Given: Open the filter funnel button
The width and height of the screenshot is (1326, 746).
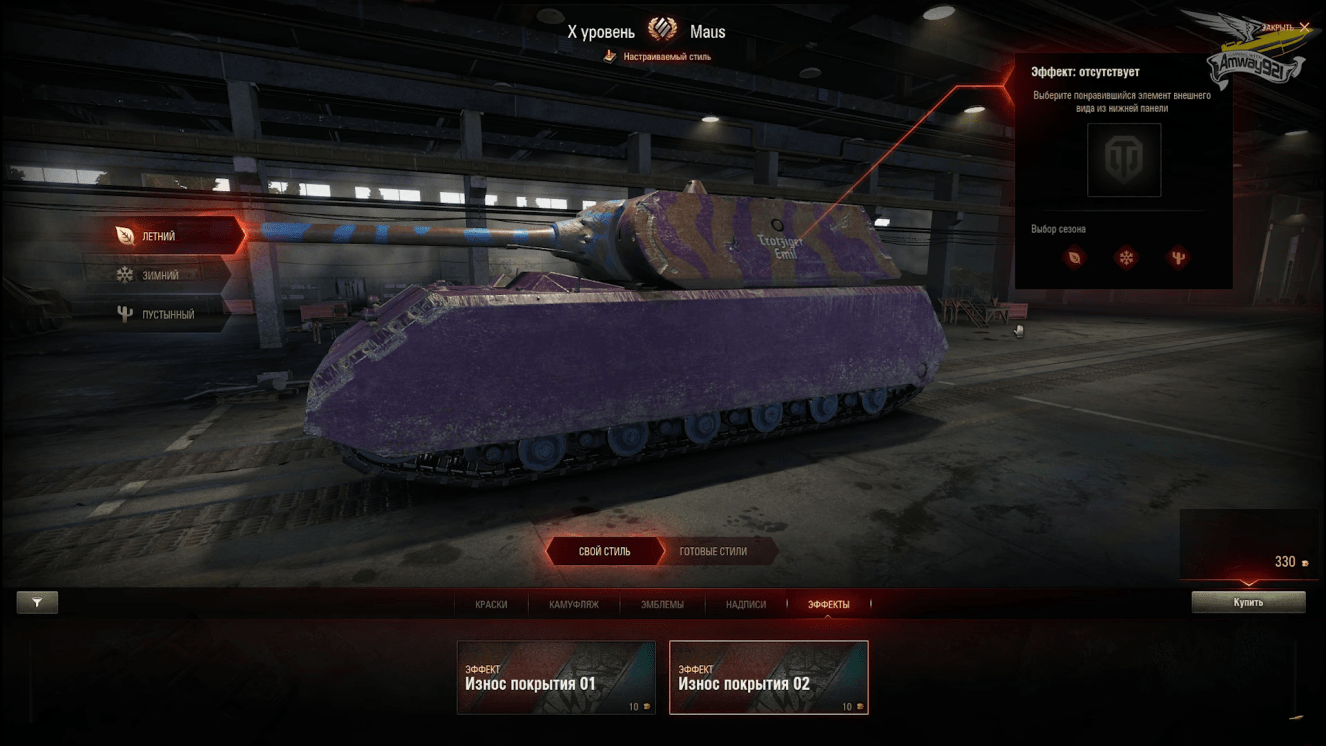Looking at the screenshot, I should pos(37,602).
